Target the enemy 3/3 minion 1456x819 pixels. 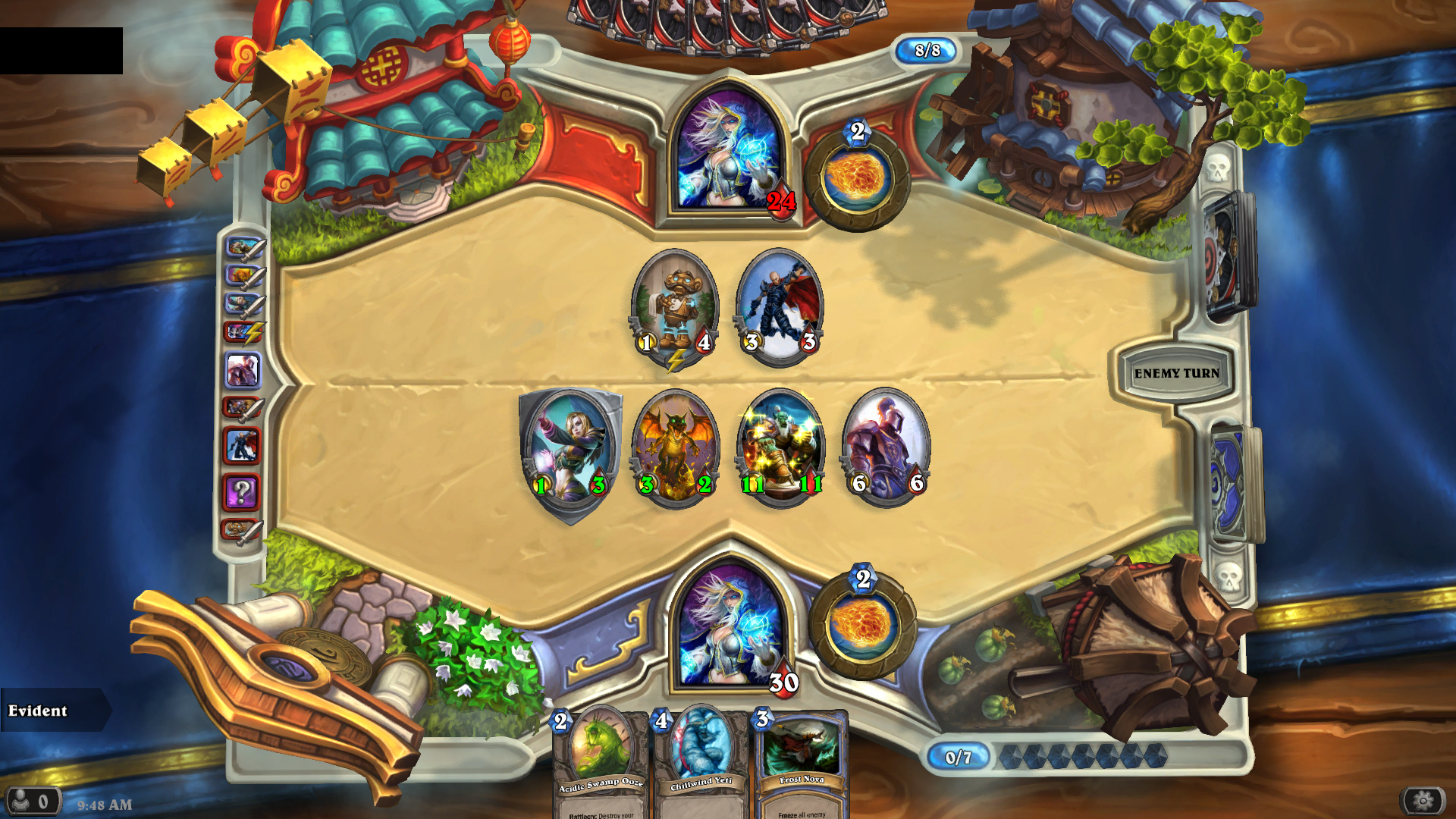(780, 307)
